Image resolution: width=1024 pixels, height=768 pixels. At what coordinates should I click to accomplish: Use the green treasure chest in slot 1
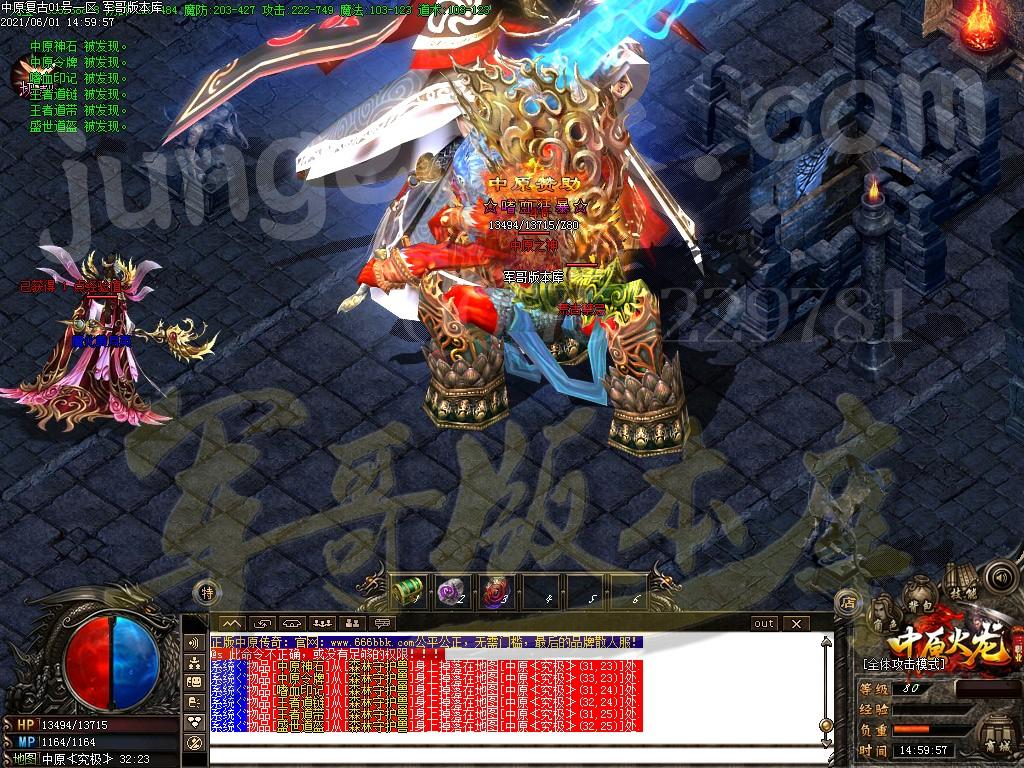tap(406, 590)
